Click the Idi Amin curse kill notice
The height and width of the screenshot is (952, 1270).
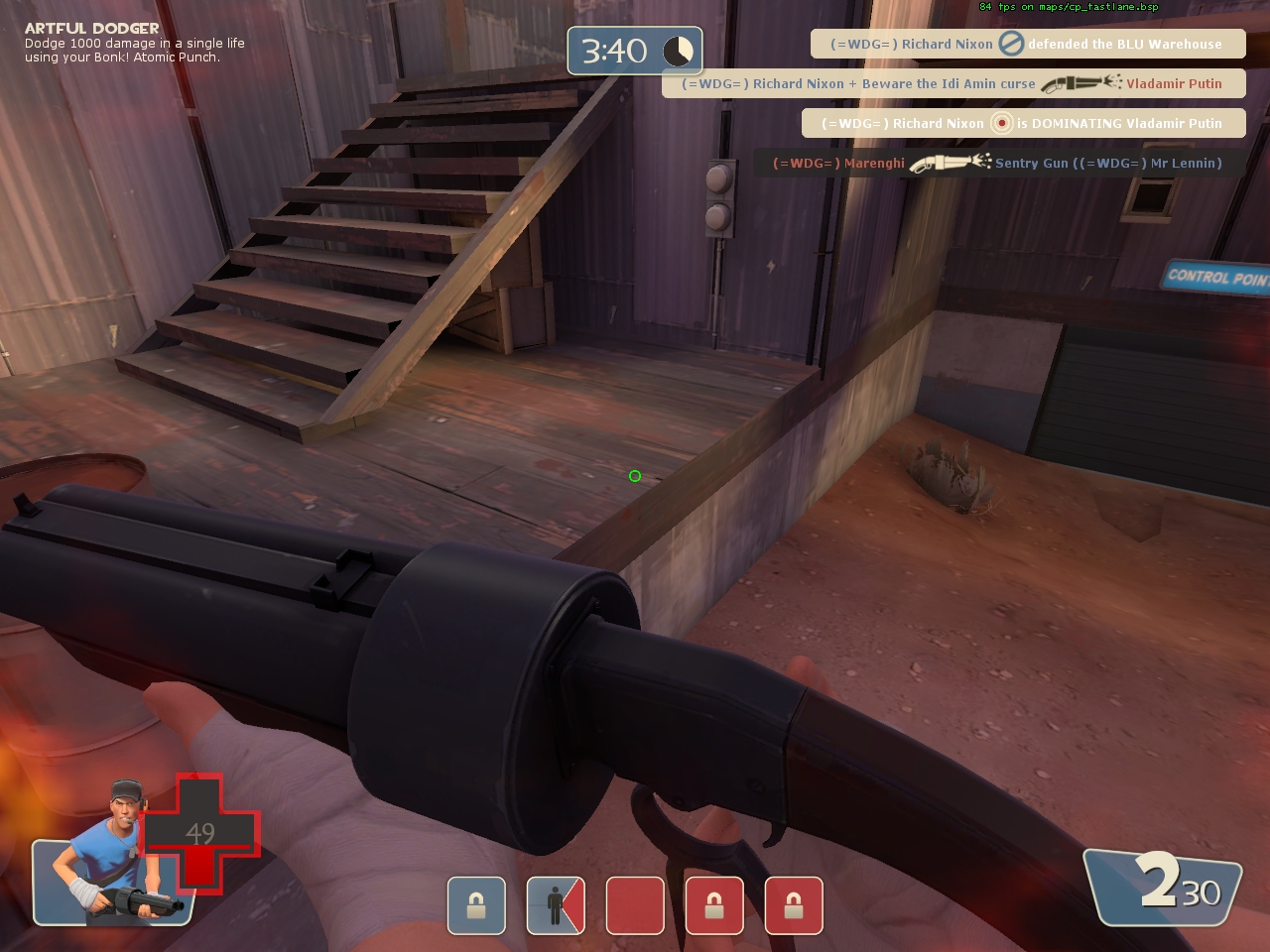coord(952,83)
